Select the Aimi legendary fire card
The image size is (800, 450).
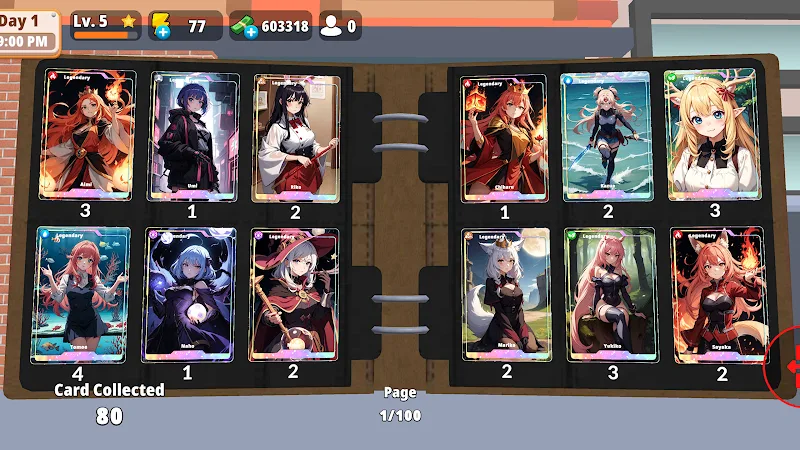86,135
